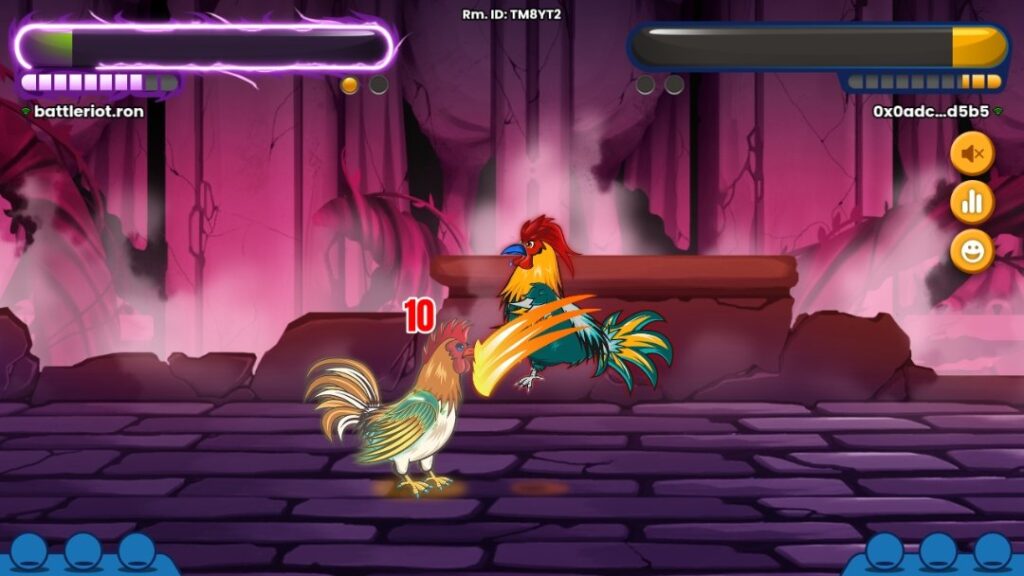This screenshot has height=576, width=1024.
Task: Click the battleriot.ron player name
Action: coord(89,111)
